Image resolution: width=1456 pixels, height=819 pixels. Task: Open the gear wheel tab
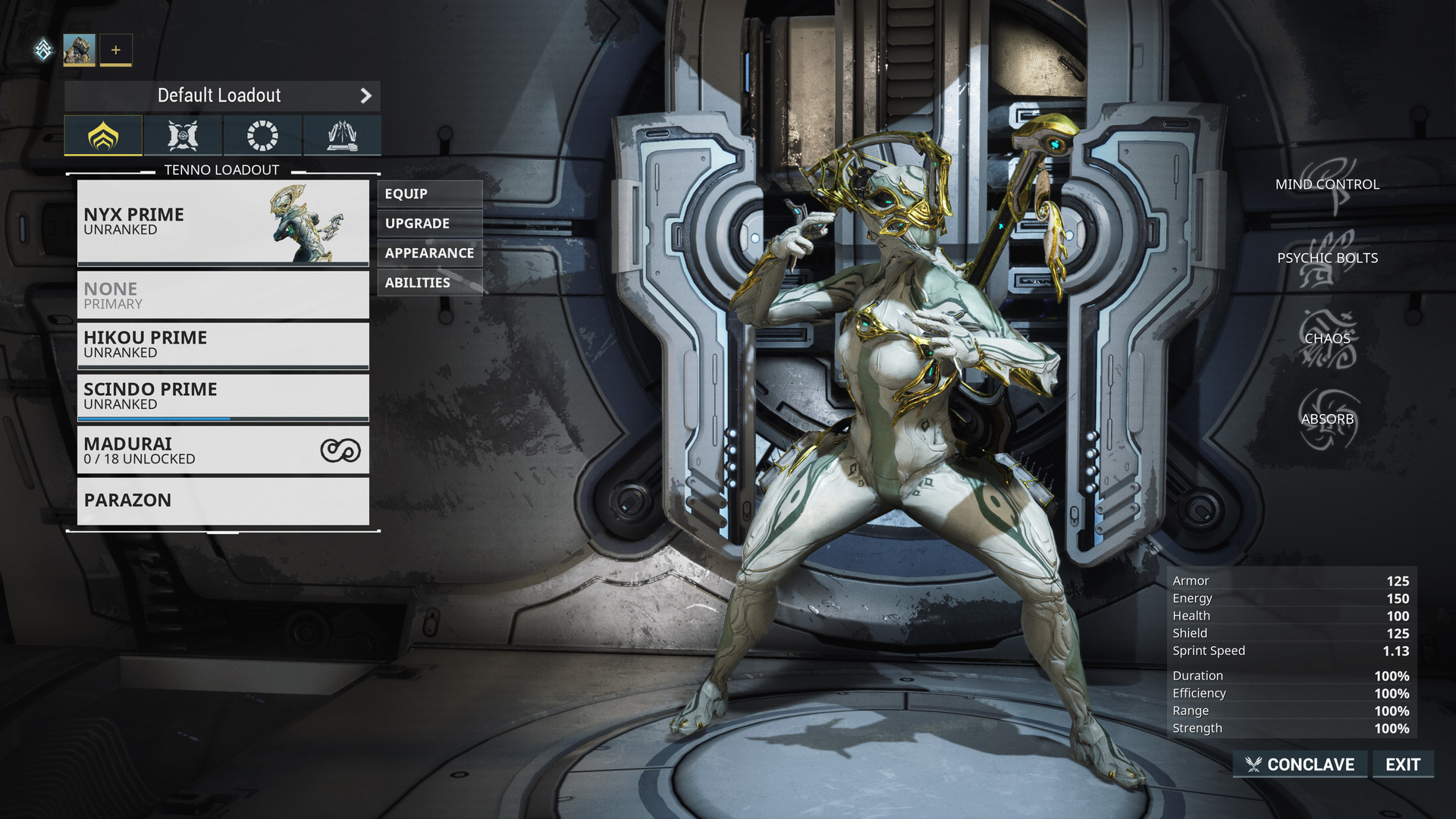click(x=262, y=136)
